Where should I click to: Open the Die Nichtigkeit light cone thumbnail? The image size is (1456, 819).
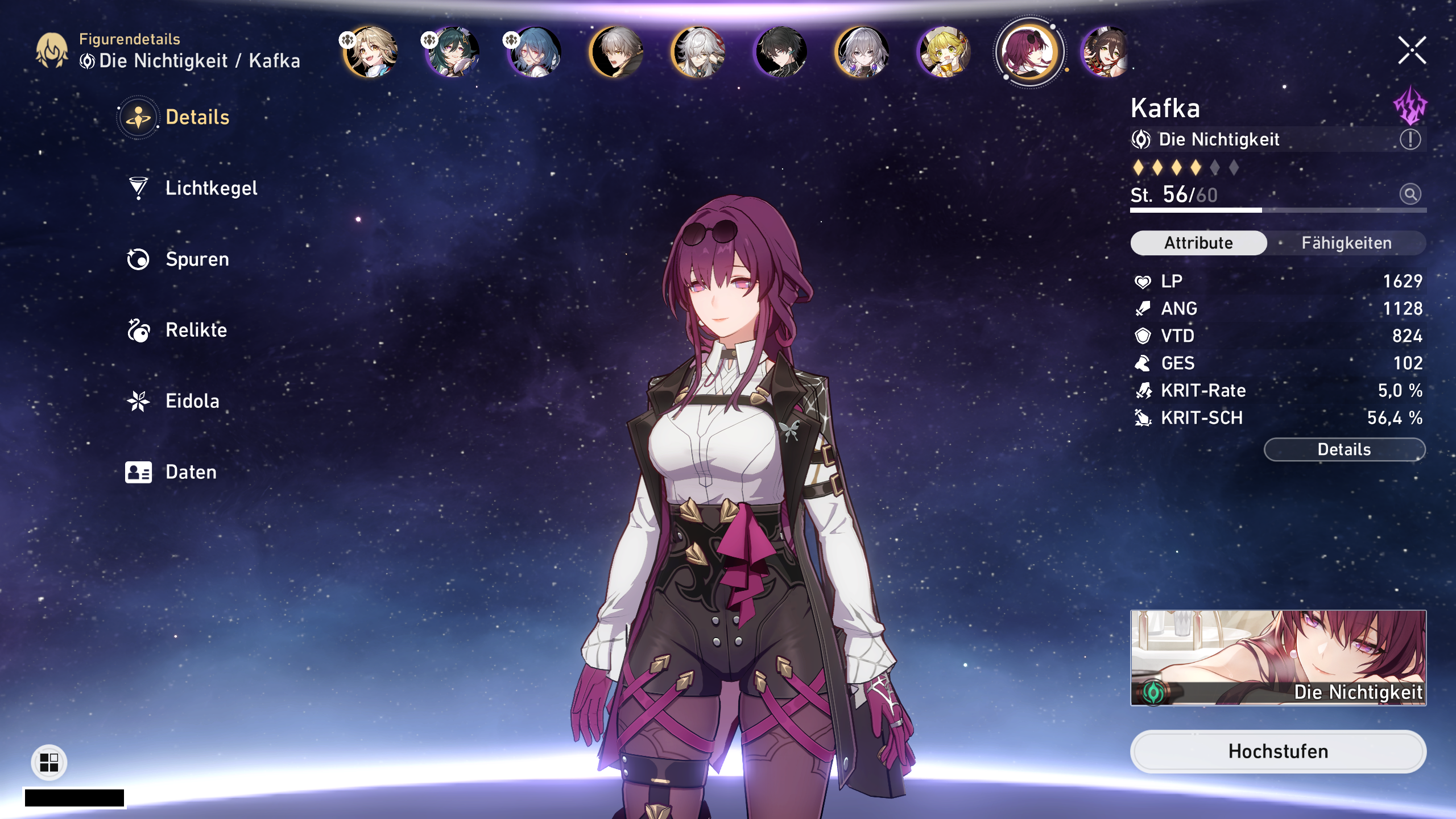tap(1277, 658)
